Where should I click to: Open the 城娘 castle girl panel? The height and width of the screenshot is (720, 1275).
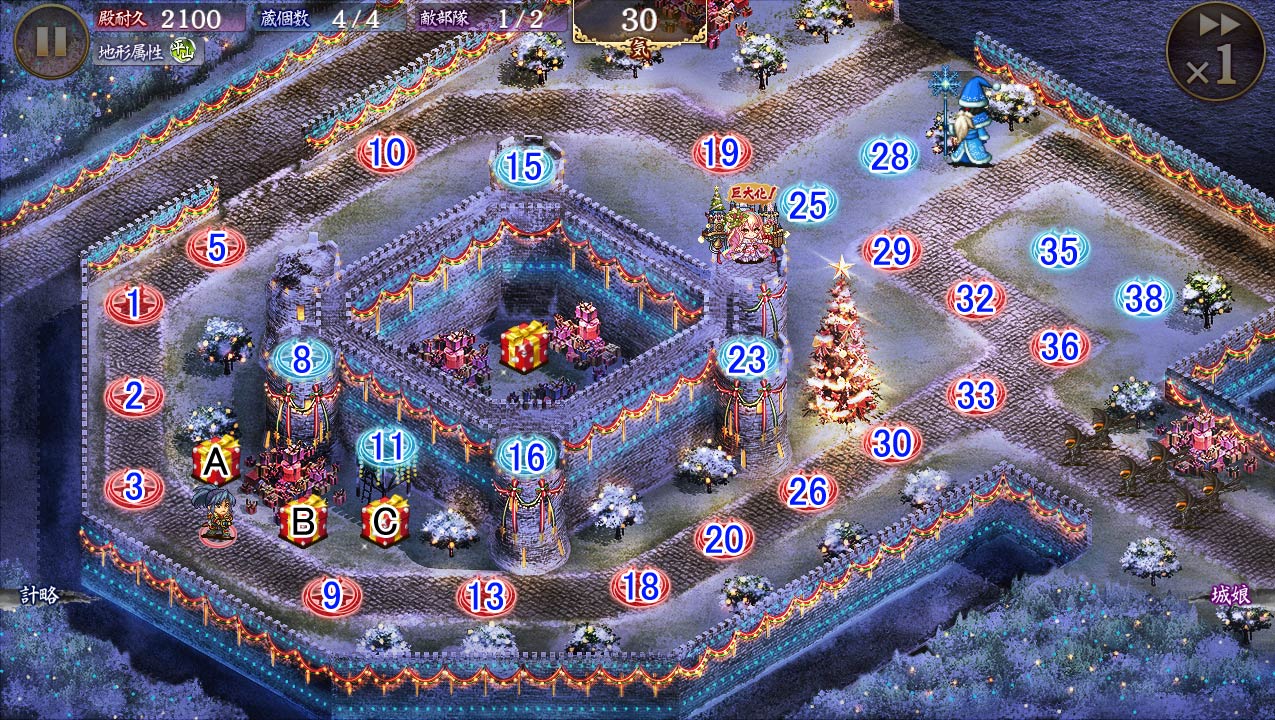tap(1231, 595)
